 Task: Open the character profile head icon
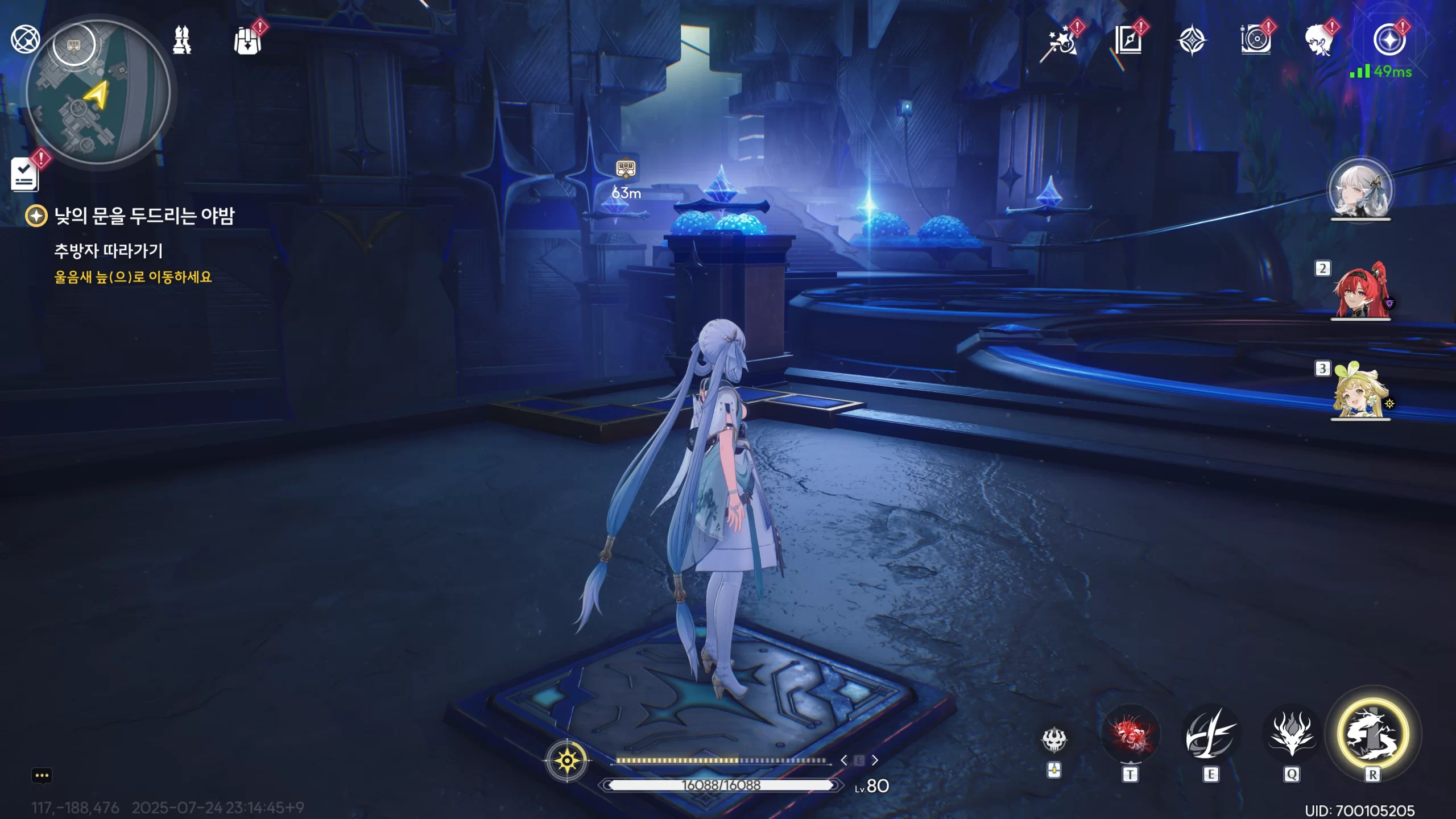pos(1319,41)
